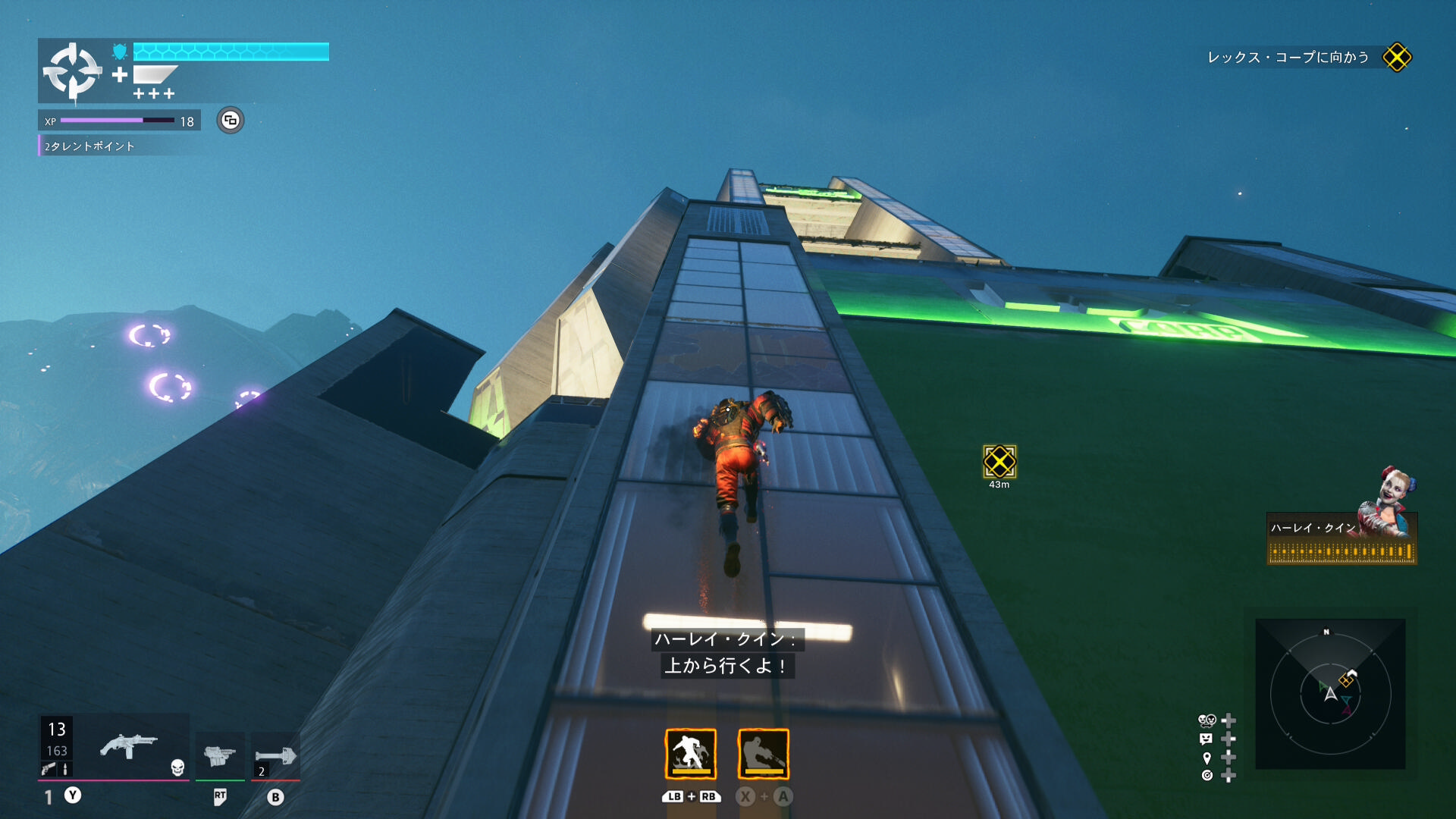Click the bullseye target icon
1456x819 pixels.
click(1207, 775)
